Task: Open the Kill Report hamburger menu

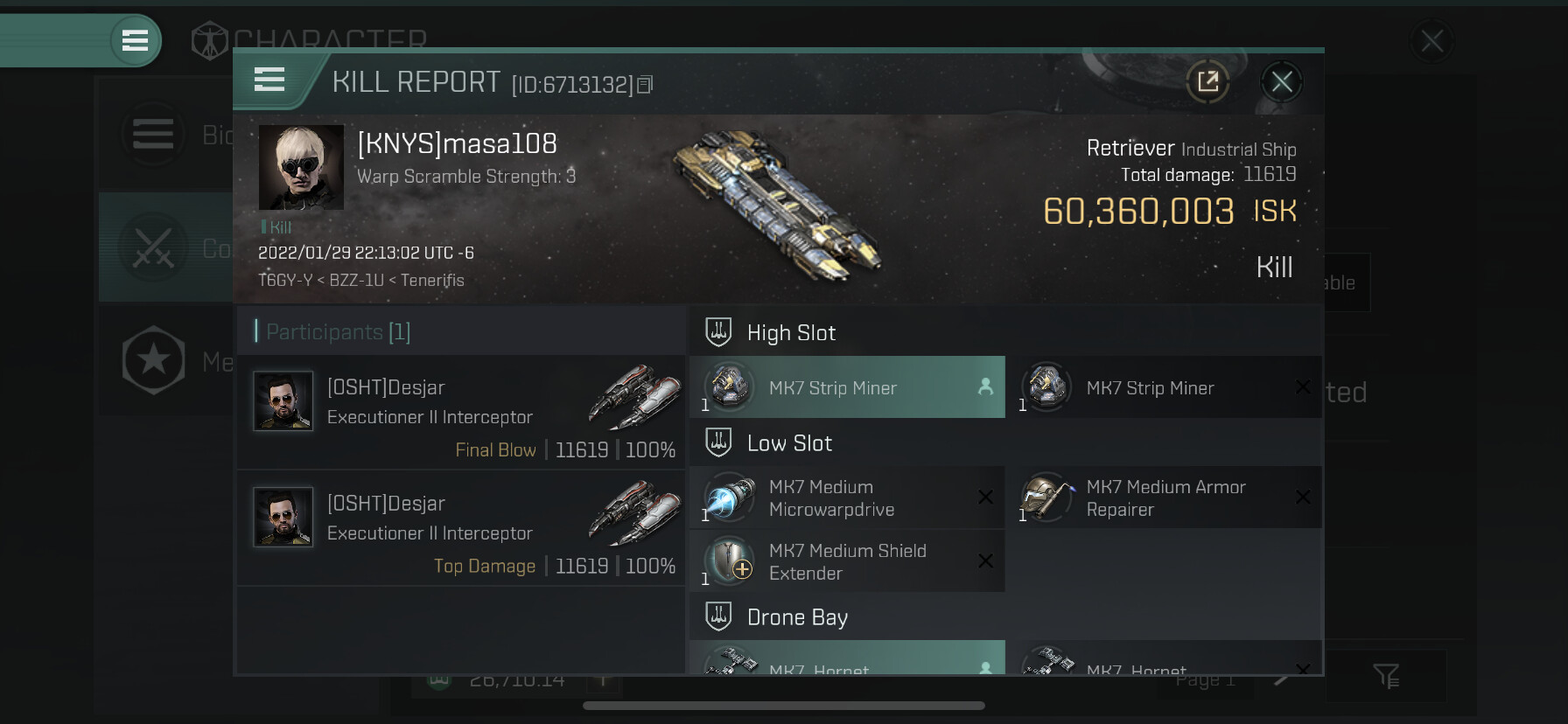Action: point(269,80)
